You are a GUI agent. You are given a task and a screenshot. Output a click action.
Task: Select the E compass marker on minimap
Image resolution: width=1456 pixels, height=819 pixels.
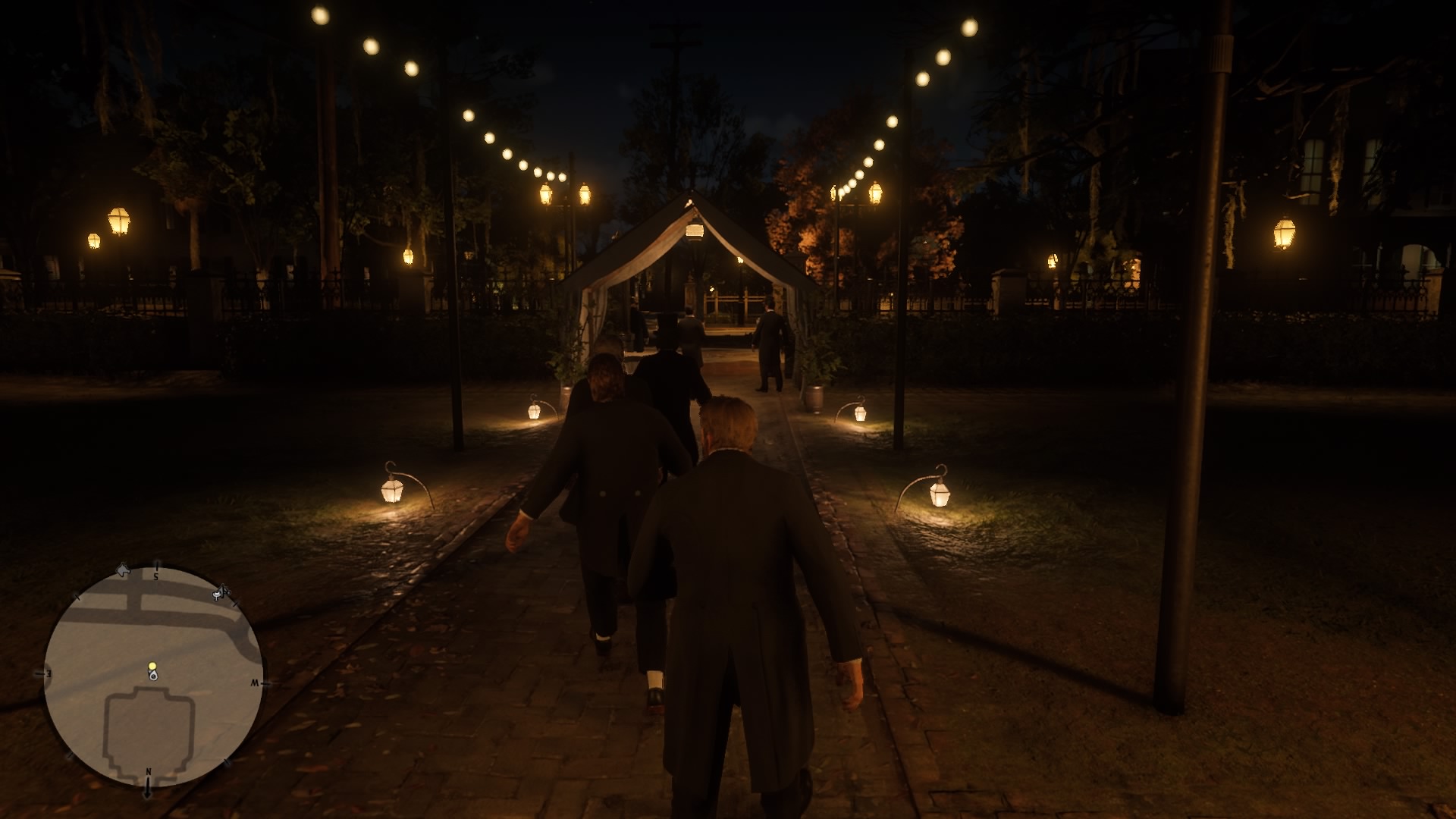[x=47, y=673]
